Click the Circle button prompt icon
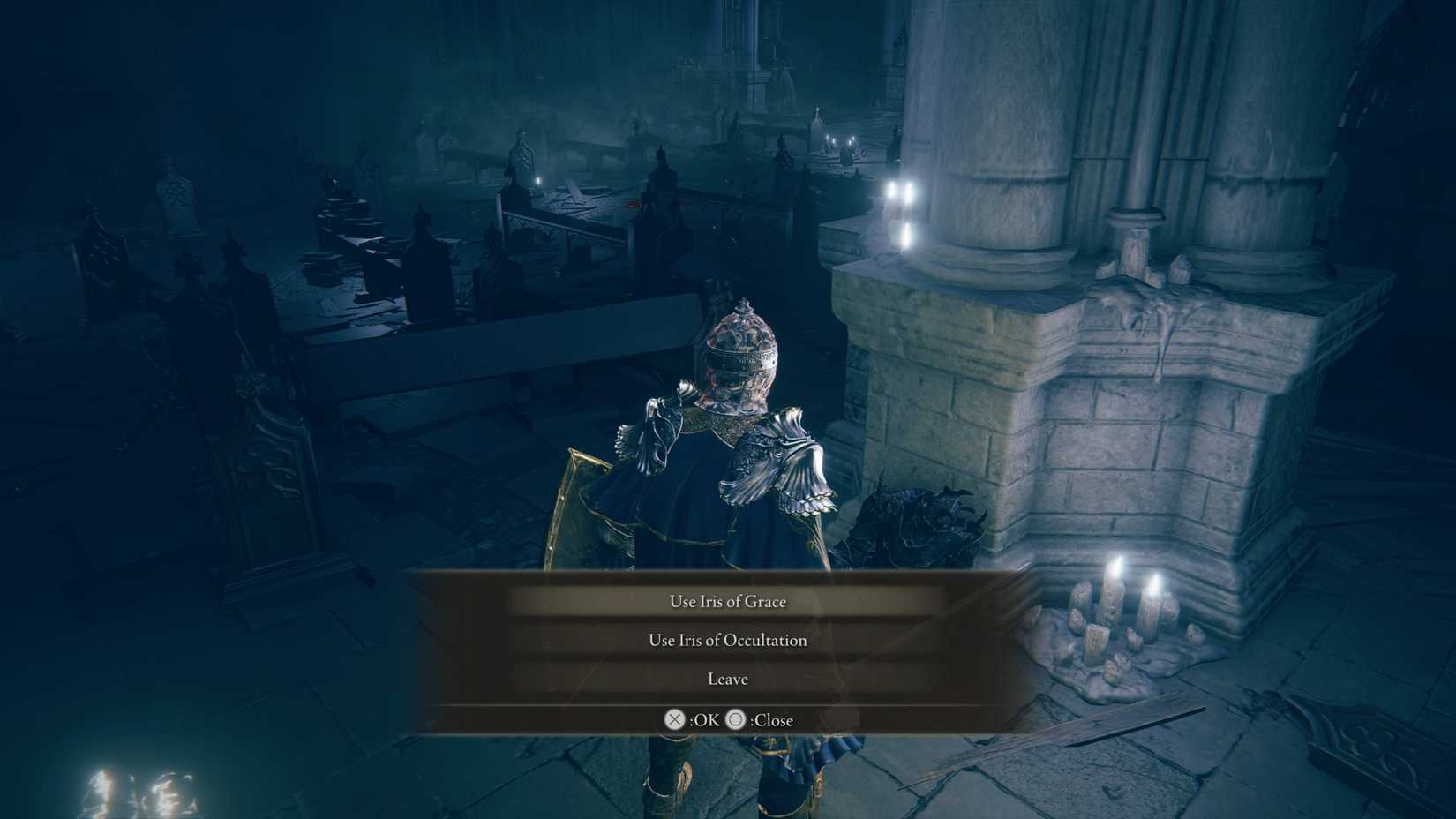This screenshot has width=1456, height=819. point(737,720)
